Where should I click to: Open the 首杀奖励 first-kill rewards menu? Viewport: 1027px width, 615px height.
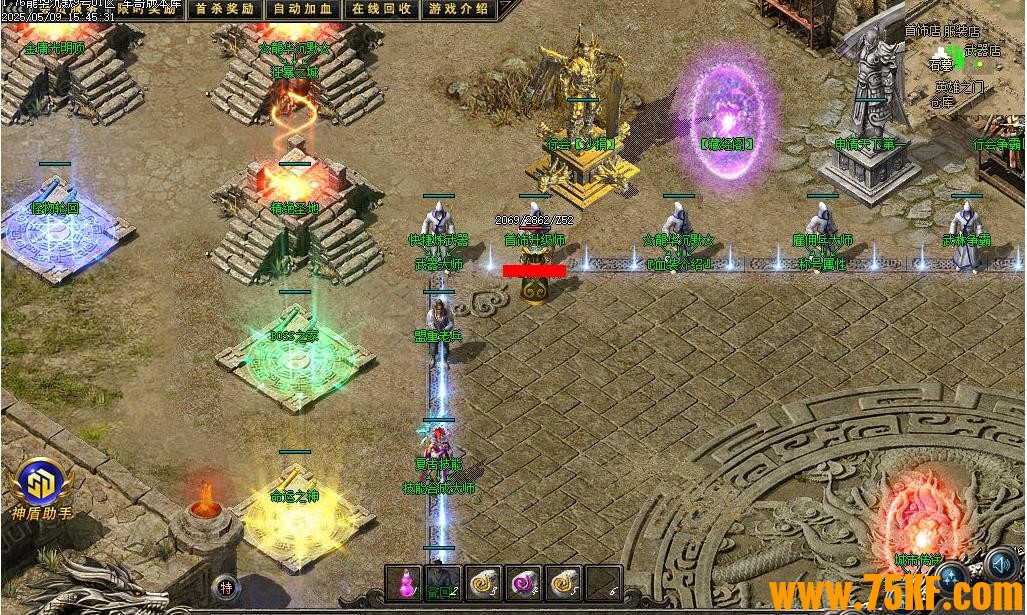click(225, 9)
